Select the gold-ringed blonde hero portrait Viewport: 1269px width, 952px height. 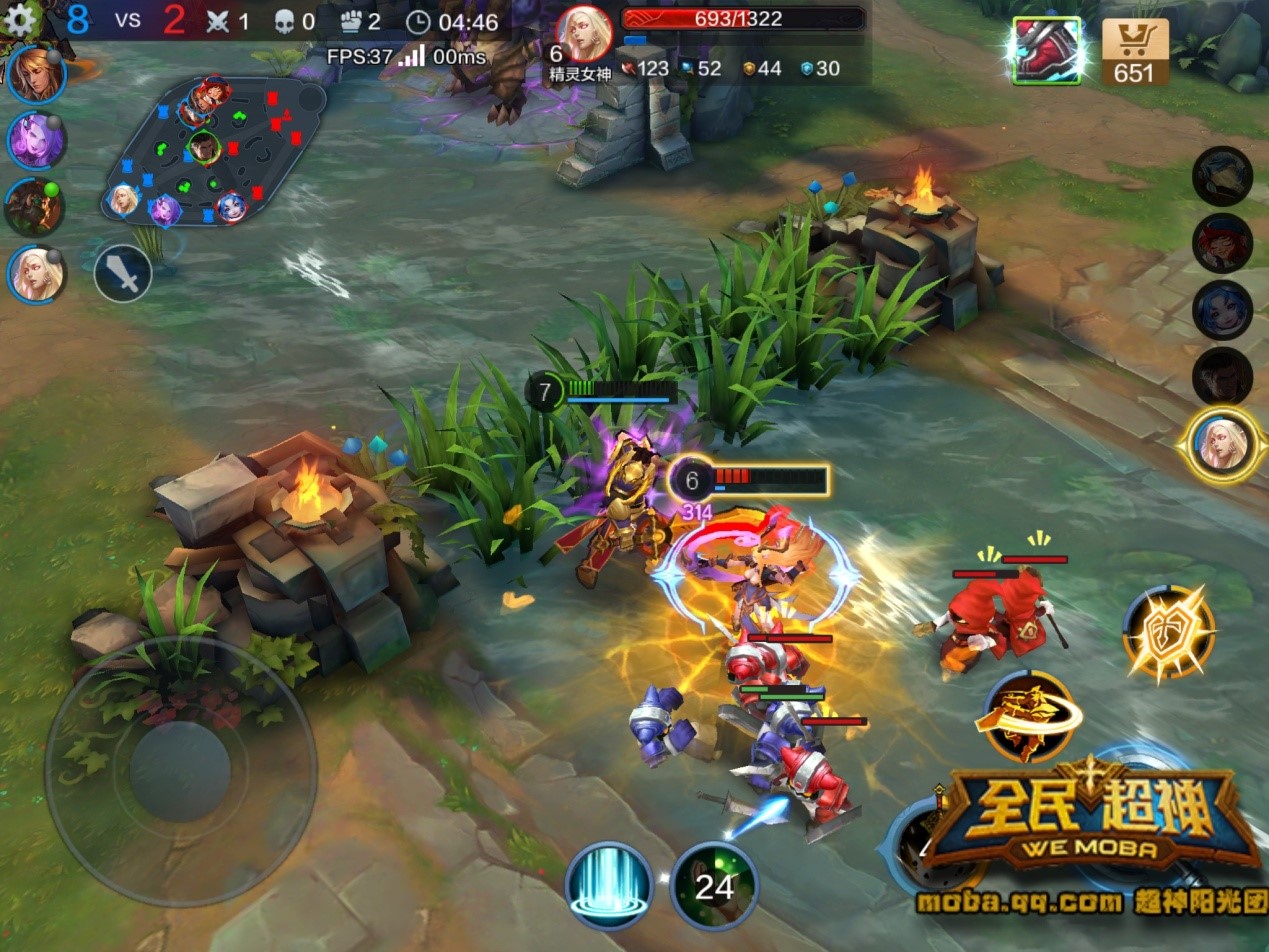click(x=1222, y=444)
